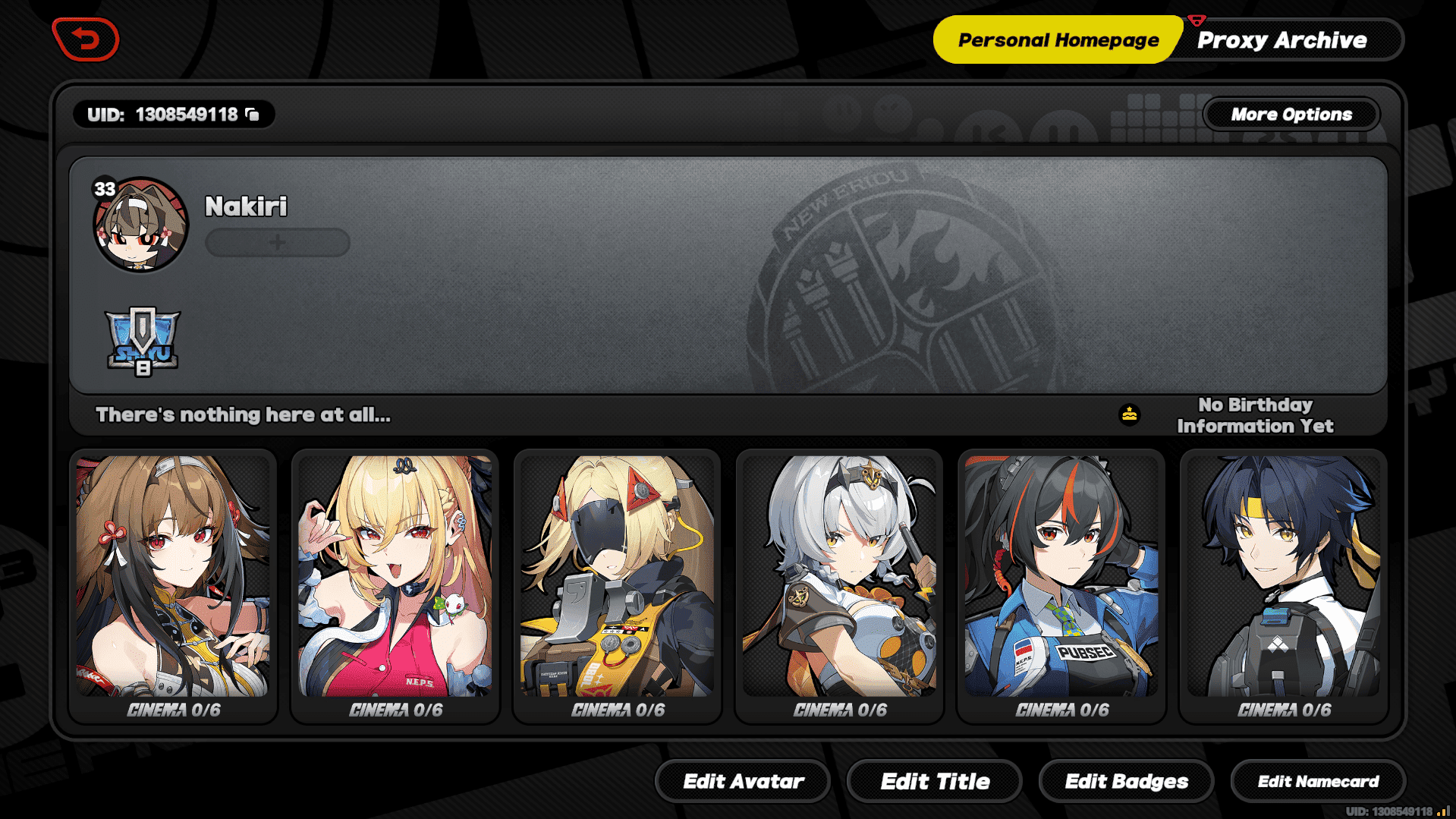Click Edit Badges

1127,781
